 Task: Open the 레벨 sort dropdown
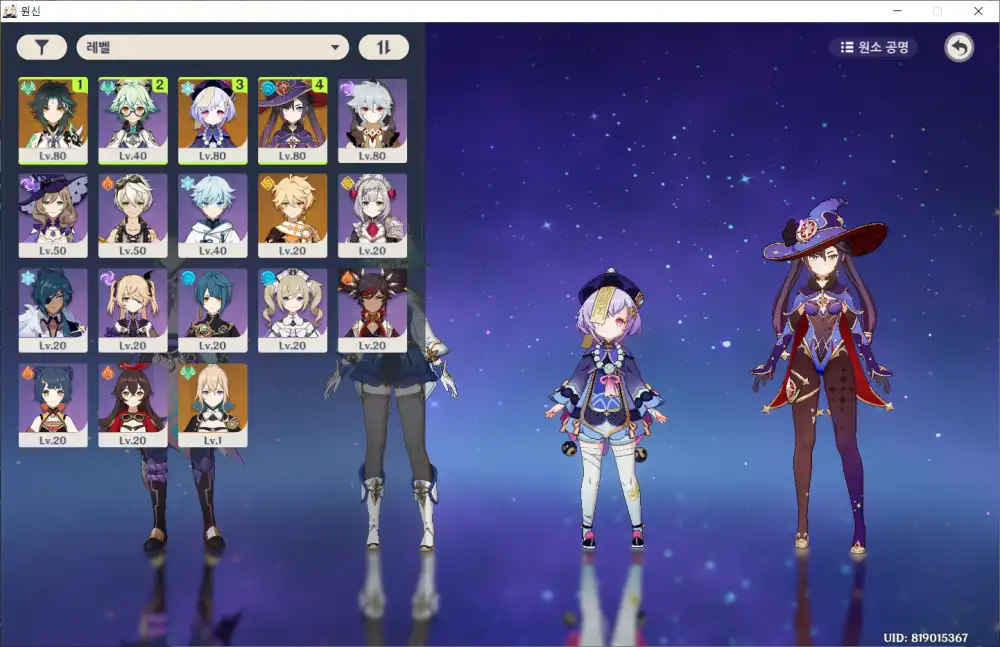212,47
